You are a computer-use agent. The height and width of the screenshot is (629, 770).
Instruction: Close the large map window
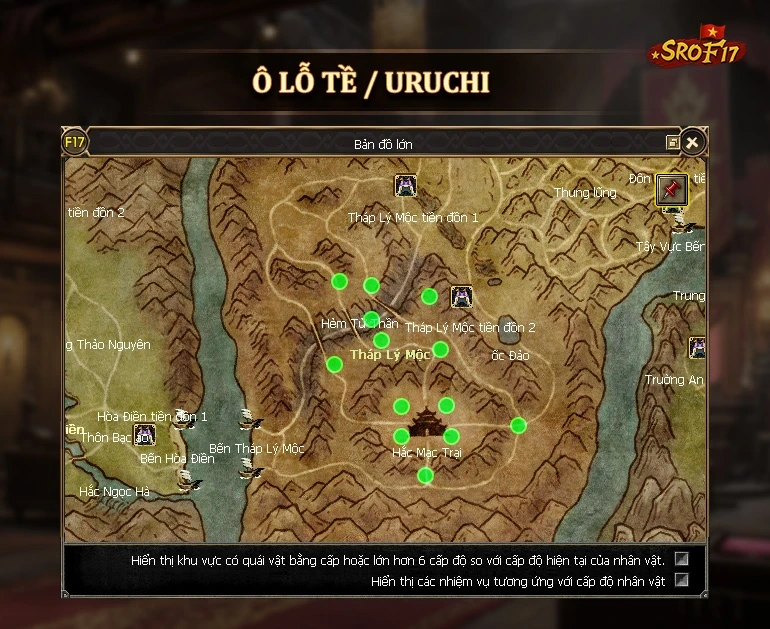click(691, 142)
